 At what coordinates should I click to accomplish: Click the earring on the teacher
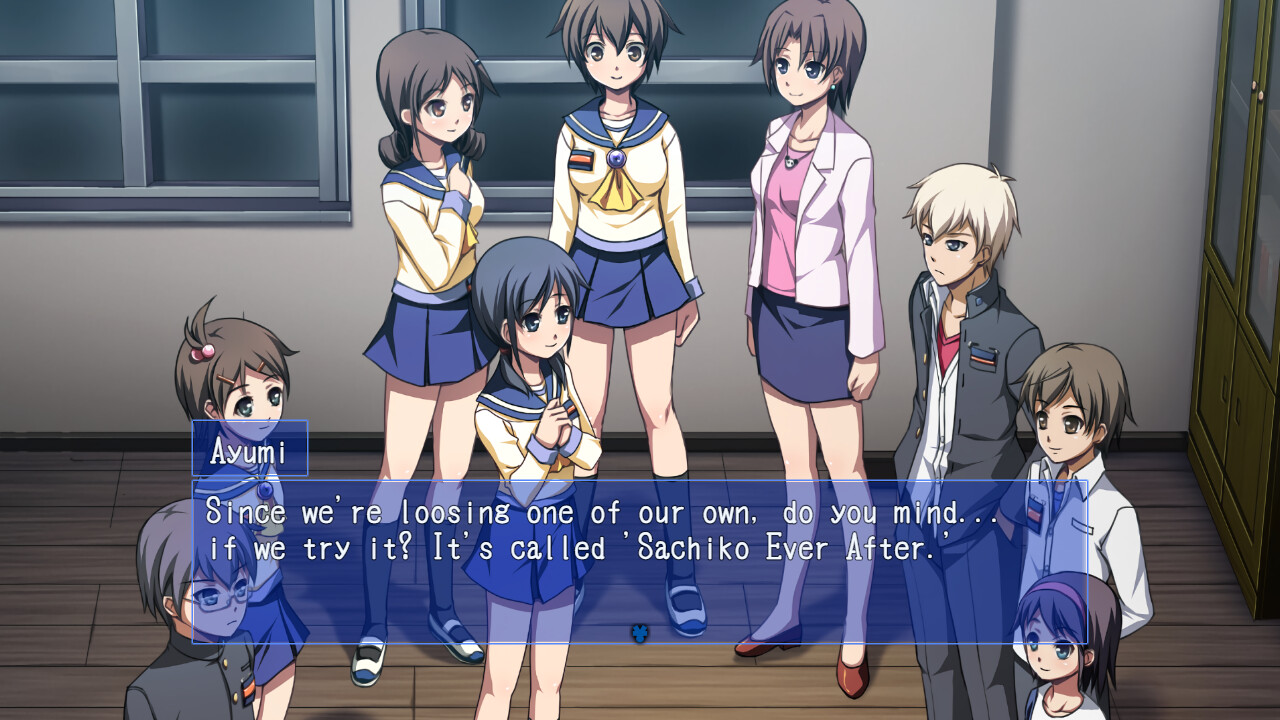[833, 88]
